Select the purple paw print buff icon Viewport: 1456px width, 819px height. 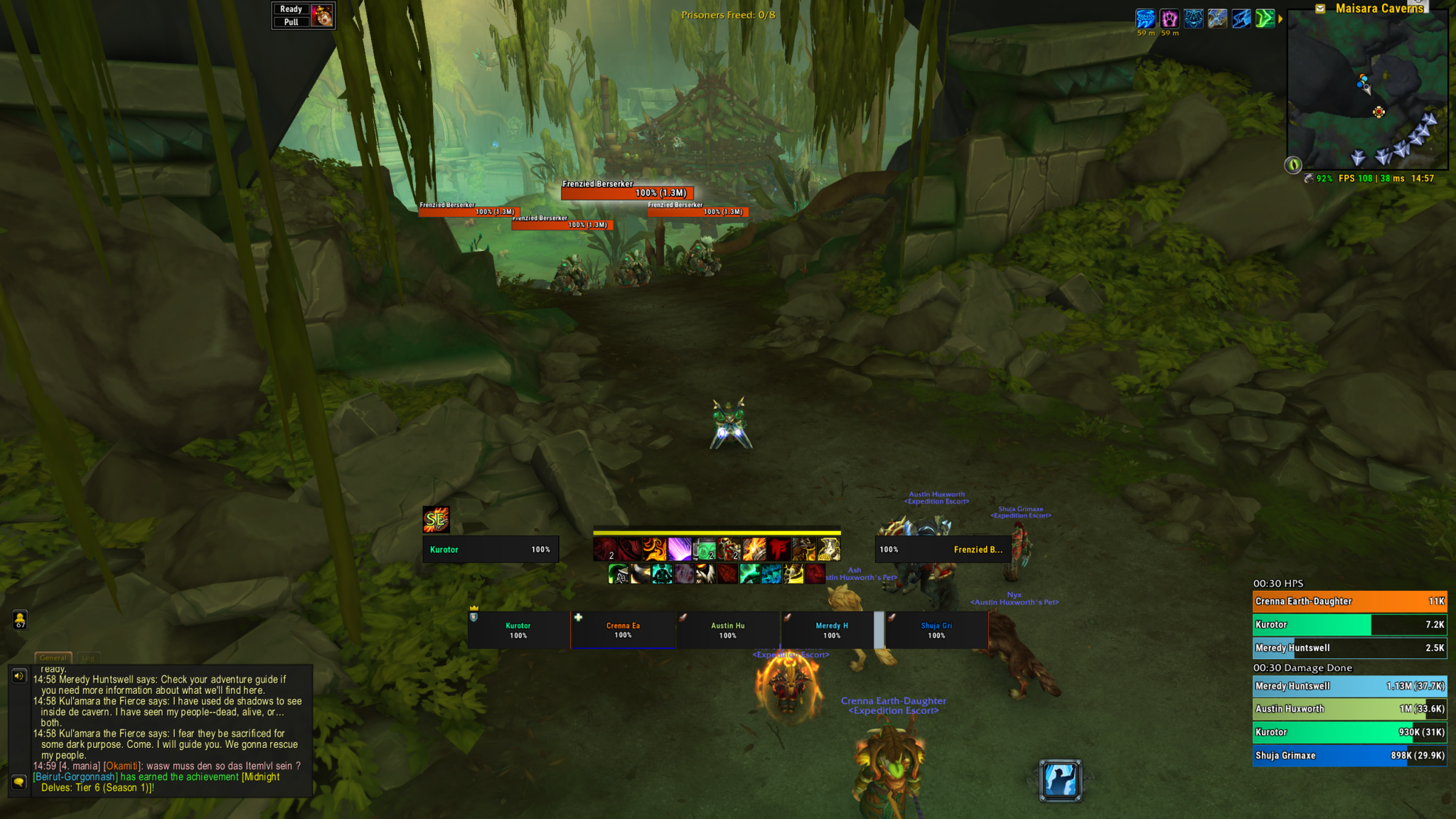pyautogui.click(x=1169, y=18)
